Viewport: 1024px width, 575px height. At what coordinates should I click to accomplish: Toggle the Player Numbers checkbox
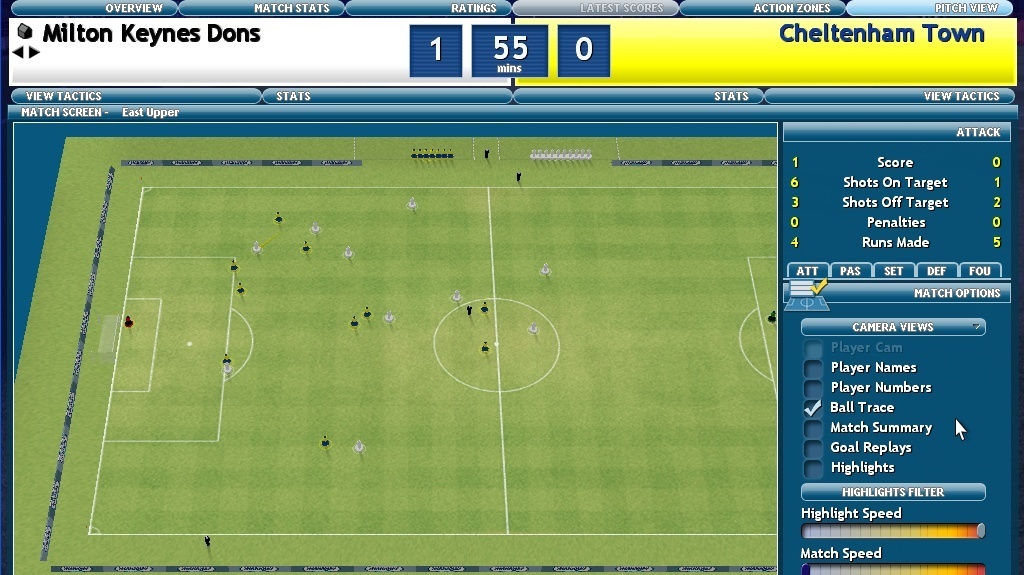814,388
